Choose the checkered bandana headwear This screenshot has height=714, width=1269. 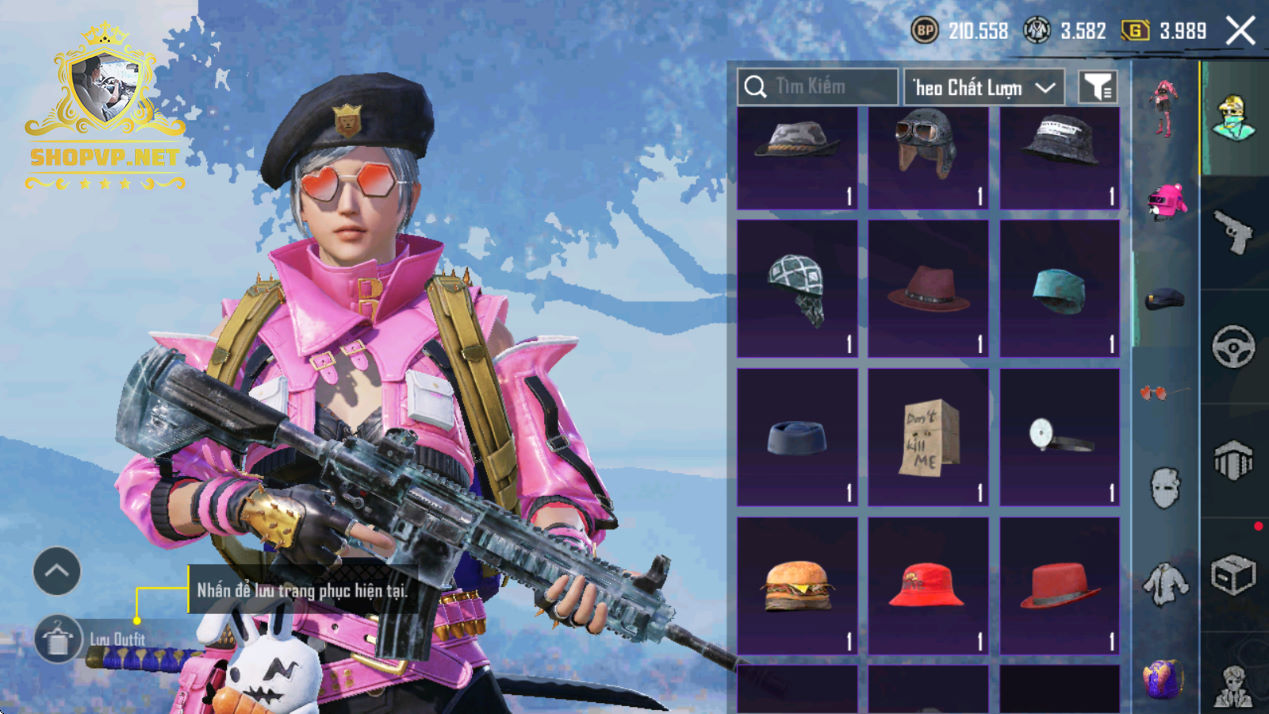click(797, 289)
